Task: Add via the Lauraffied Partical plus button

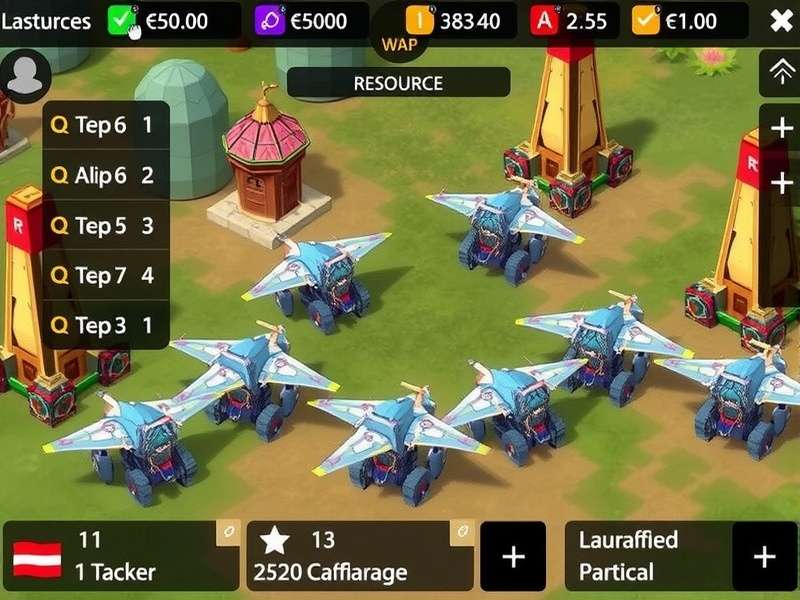Action: tap(764, 556)
